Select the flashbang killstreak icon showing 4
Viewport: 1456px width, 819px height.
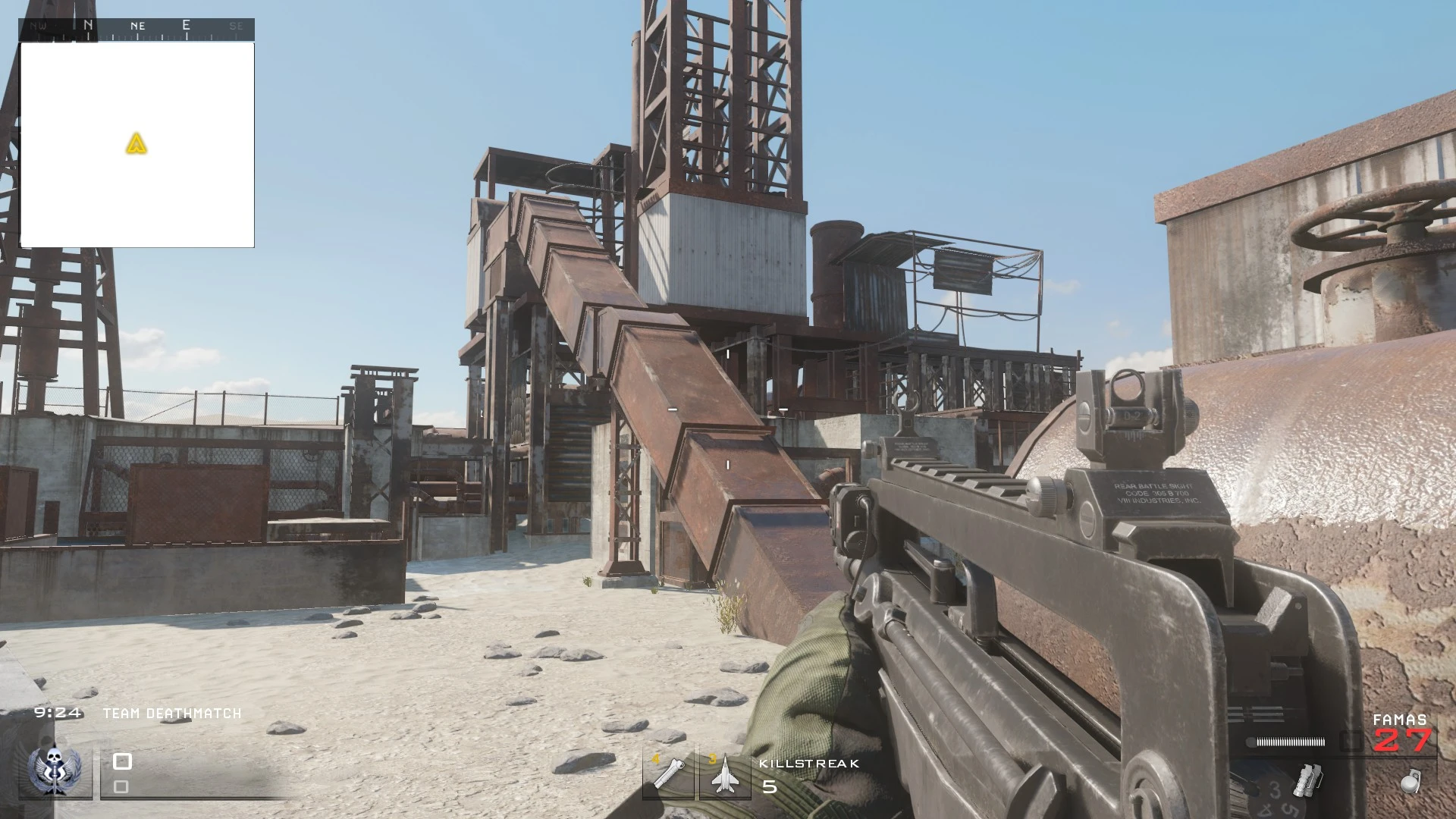(670, 773)
